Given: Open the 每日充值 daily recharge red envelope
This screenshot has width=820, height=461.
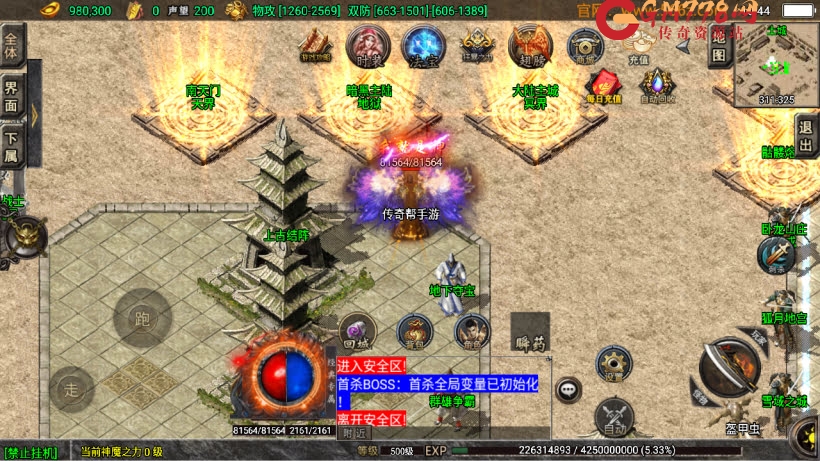Looking at the screenshot, I should [x=603, y=86].
